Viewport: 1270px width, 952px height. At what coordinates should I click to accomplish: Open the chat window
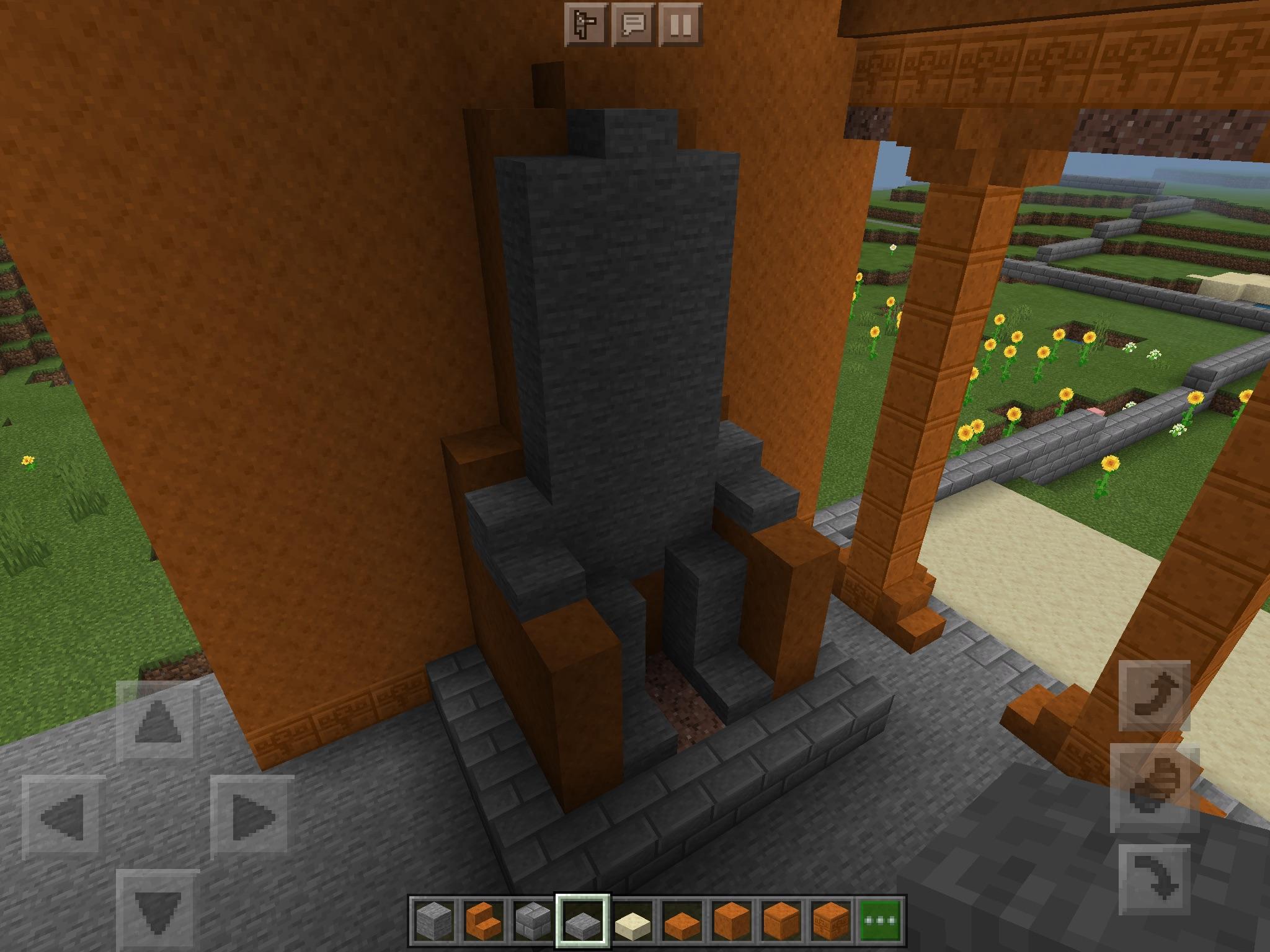(633, 25)
